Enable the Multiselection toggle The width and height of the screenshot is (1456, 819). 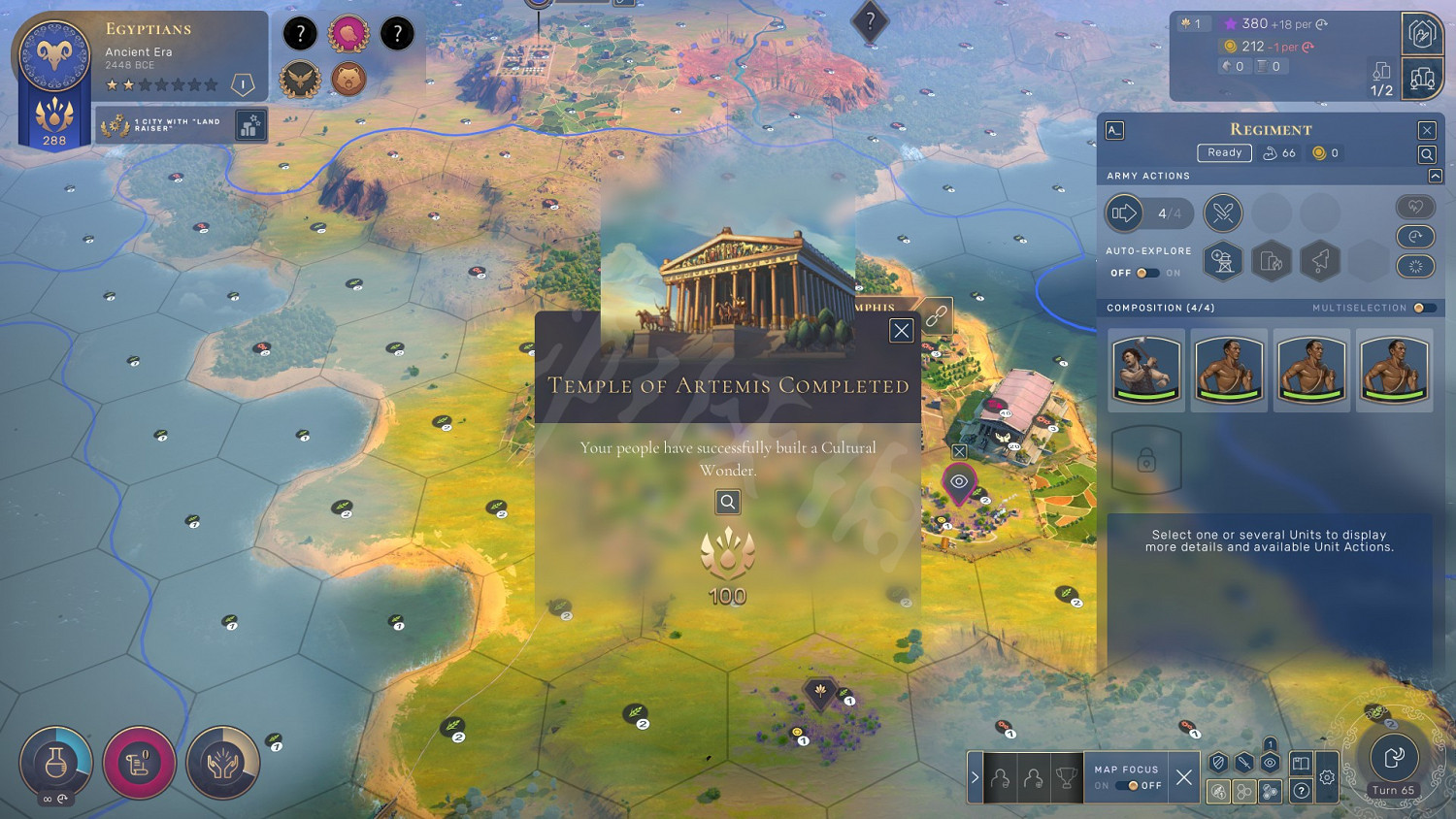[1423, 308]
